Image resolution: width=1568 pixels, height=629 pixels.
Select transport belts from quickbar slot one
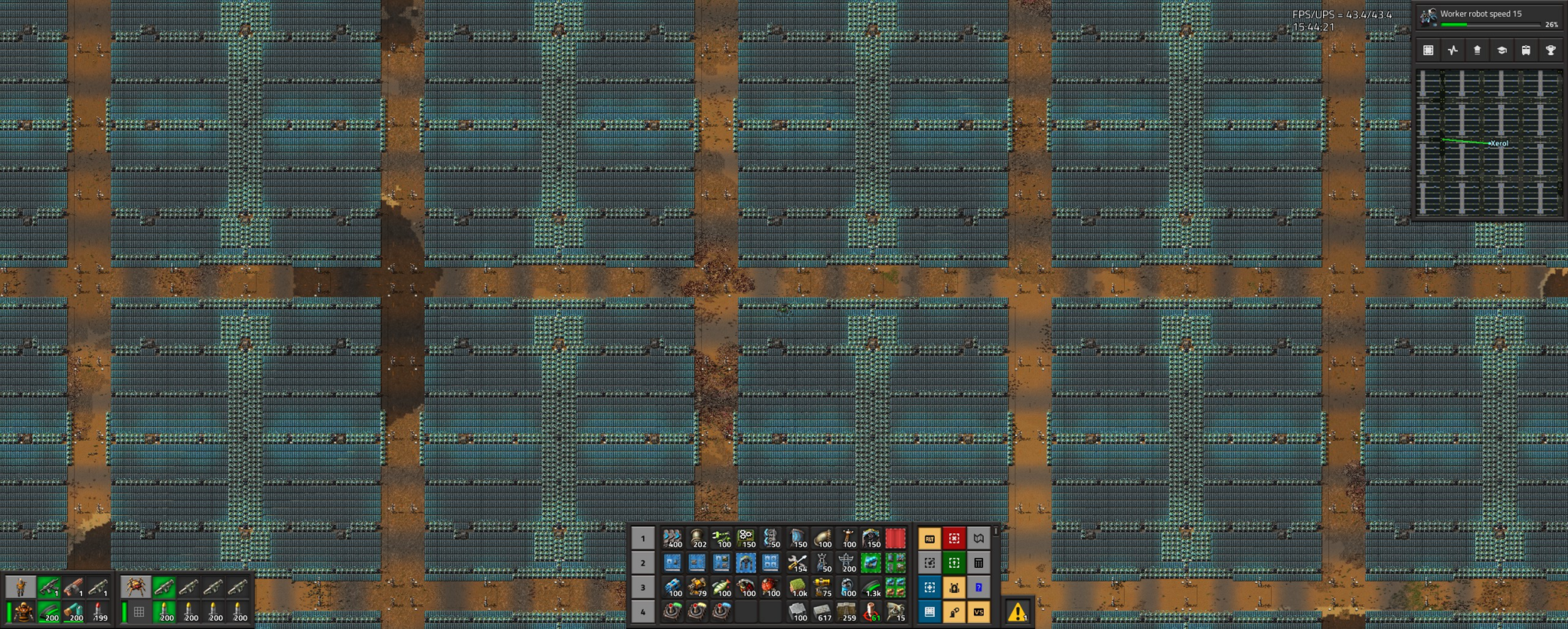point(671,538)
